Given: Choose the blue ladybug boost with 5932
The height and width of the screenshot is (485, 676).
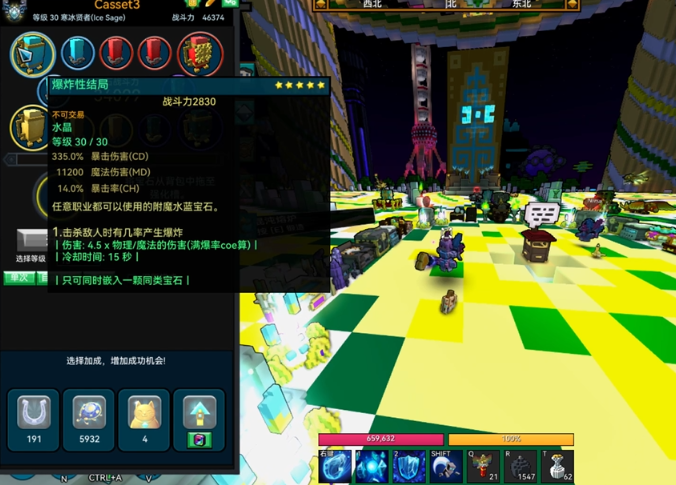Looking at the screenshot, I should [x=90, y=414].
